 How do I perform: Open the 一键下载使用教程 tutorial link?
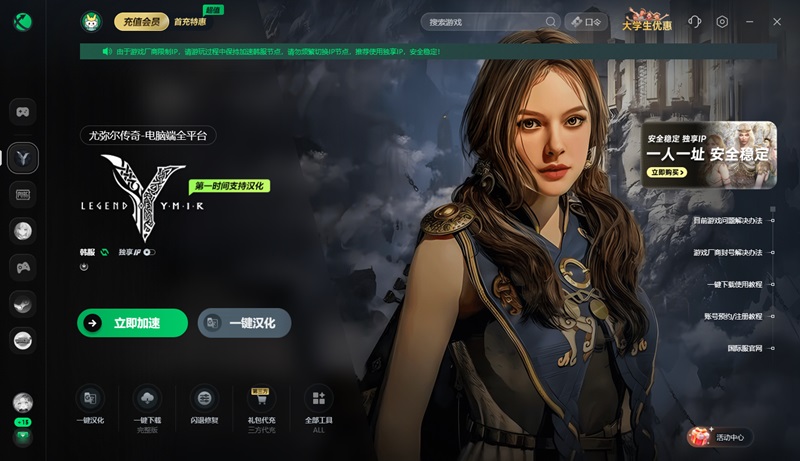tap(734, 285)
